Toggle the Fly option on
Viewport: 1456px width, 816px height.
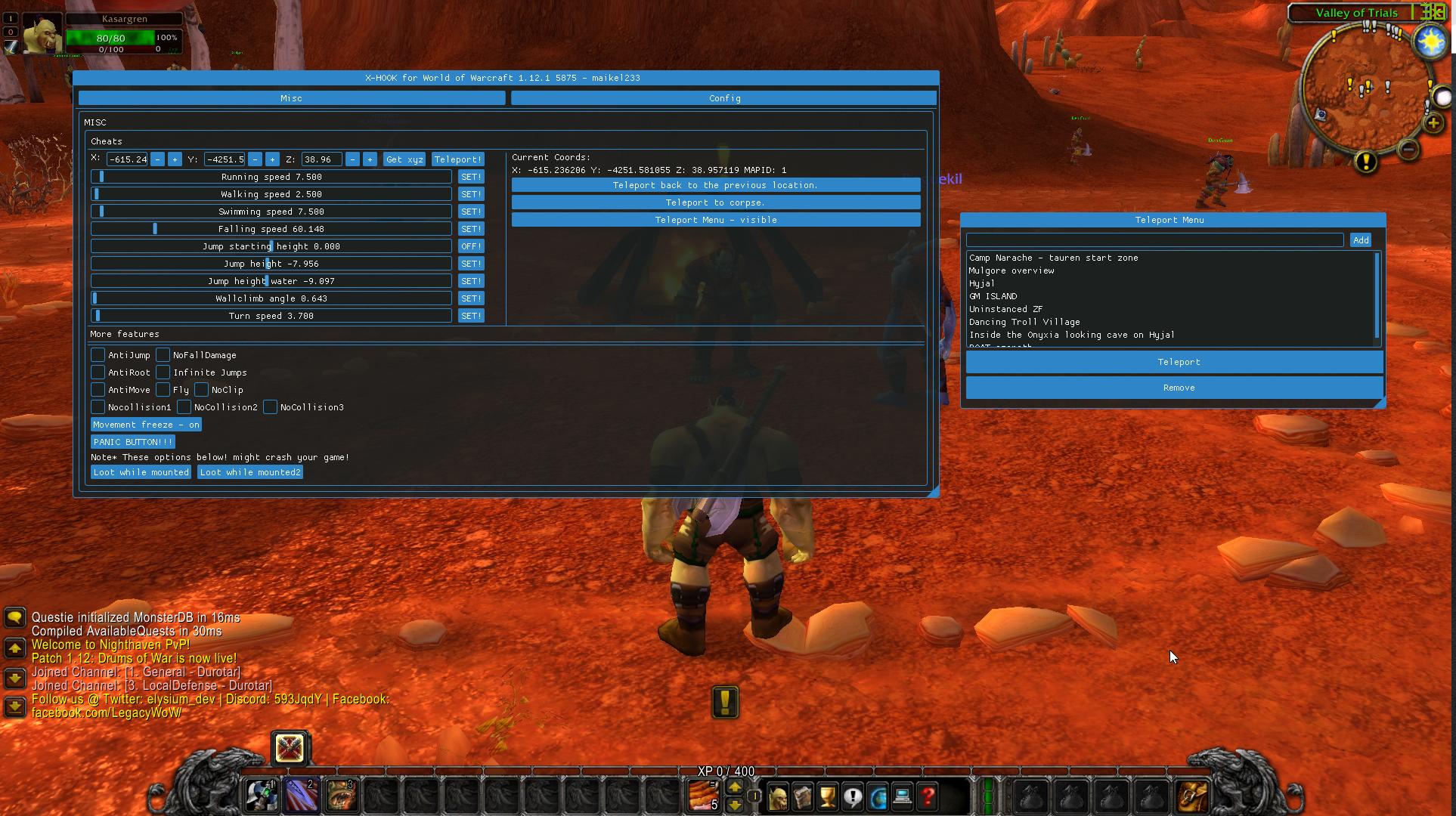(162, 389)
